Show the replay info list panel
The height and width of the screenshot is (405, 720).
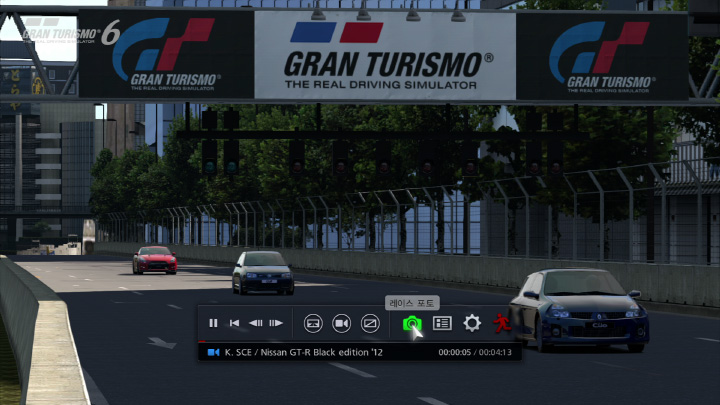[x=442, y=323]
